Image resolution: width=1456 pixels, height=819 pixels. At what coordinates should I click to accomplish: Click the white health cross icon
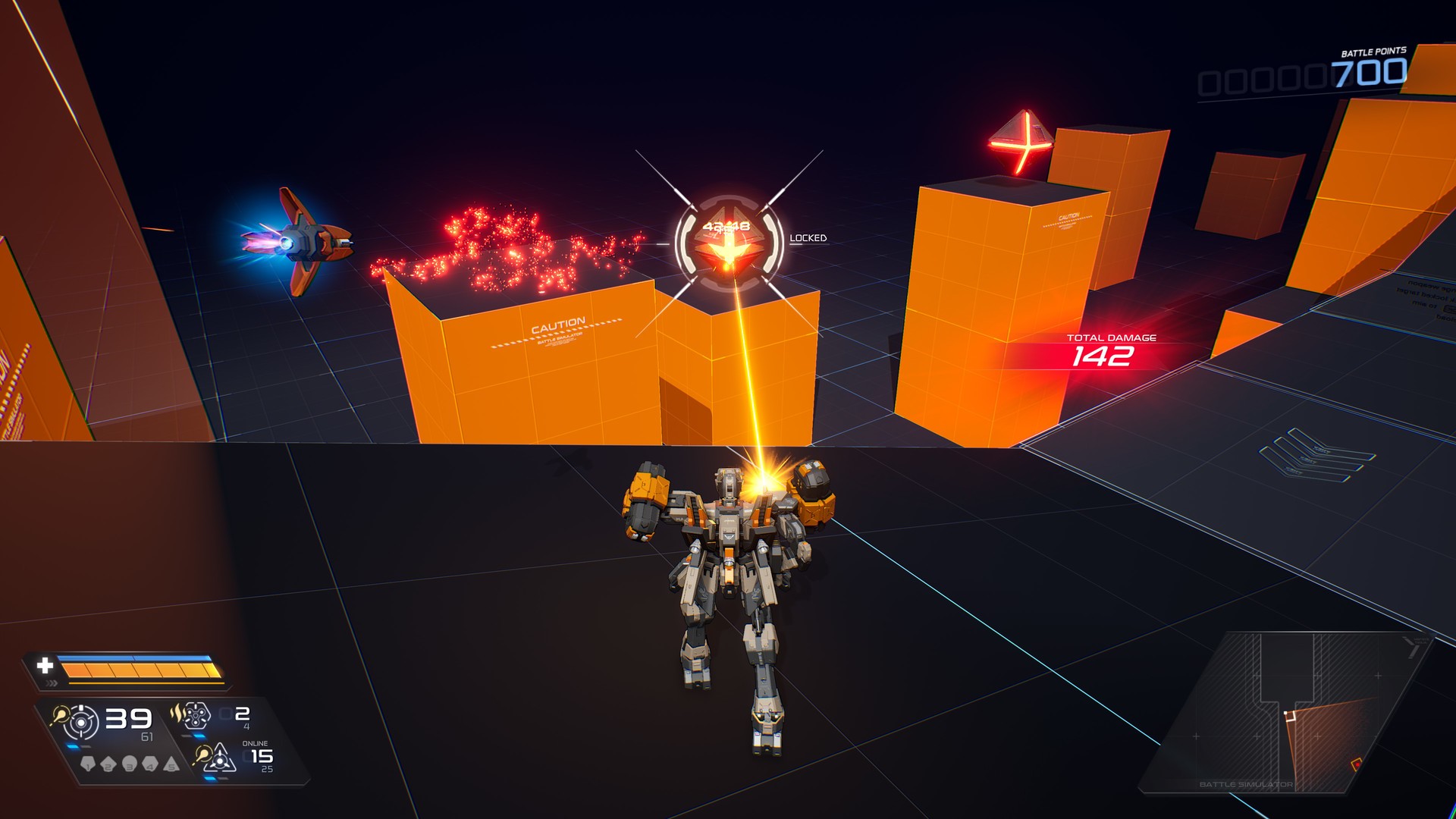coord(45,666)
